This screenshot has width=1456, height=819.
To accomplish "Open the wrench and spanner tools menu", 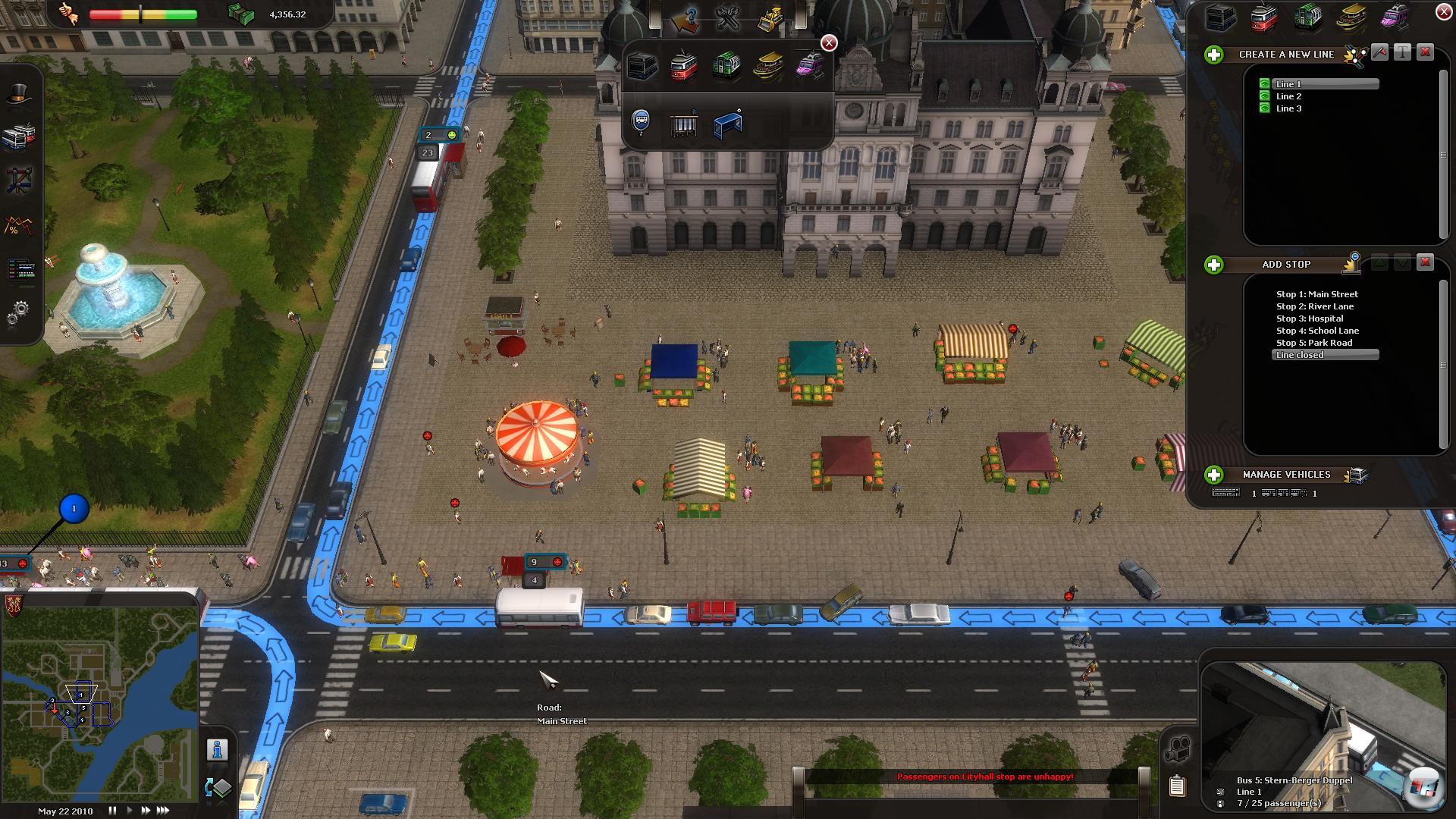I will pos(727,18).
